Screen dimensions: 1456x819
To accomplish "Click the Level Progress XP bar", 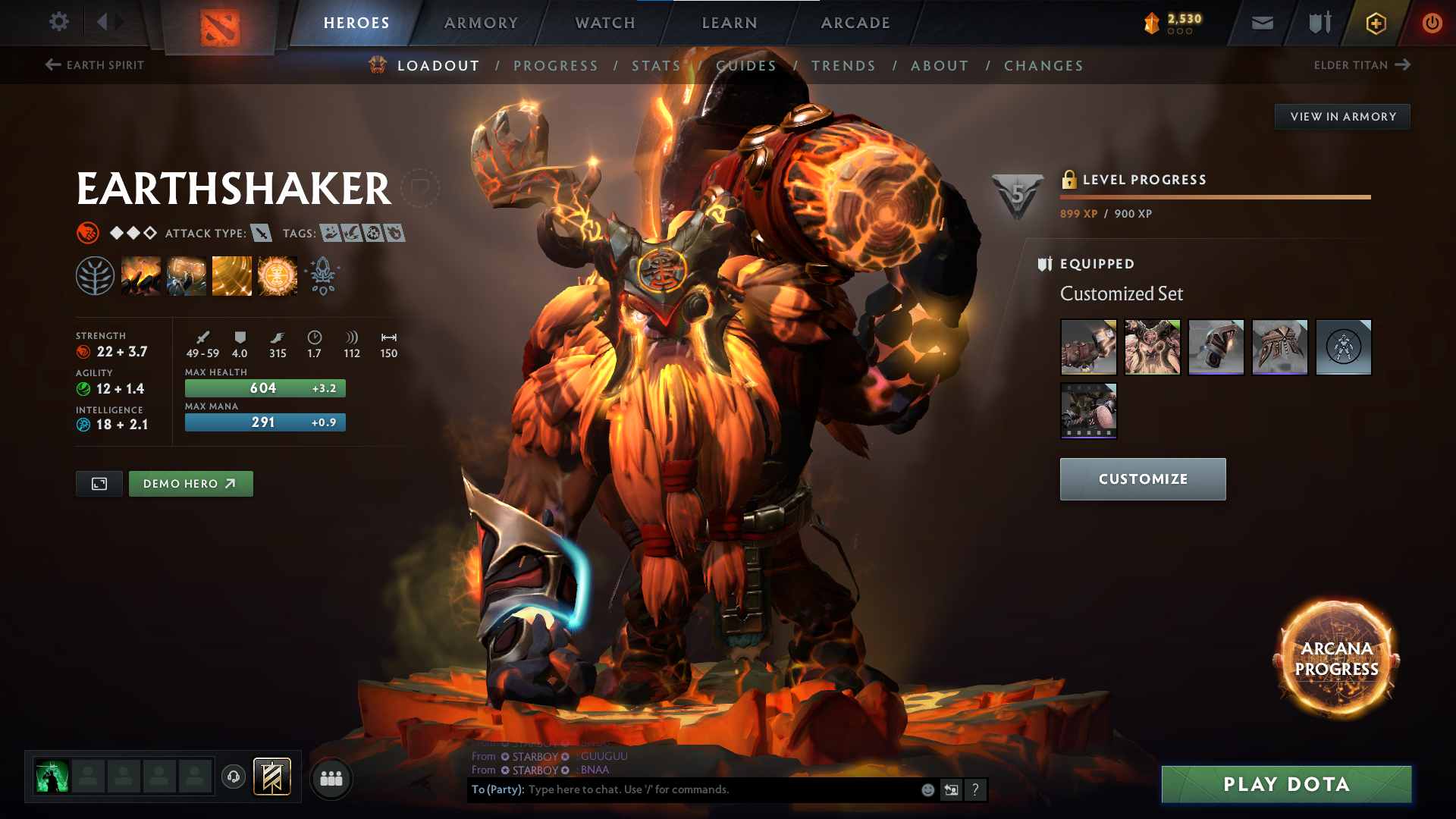I will 1213,196.
